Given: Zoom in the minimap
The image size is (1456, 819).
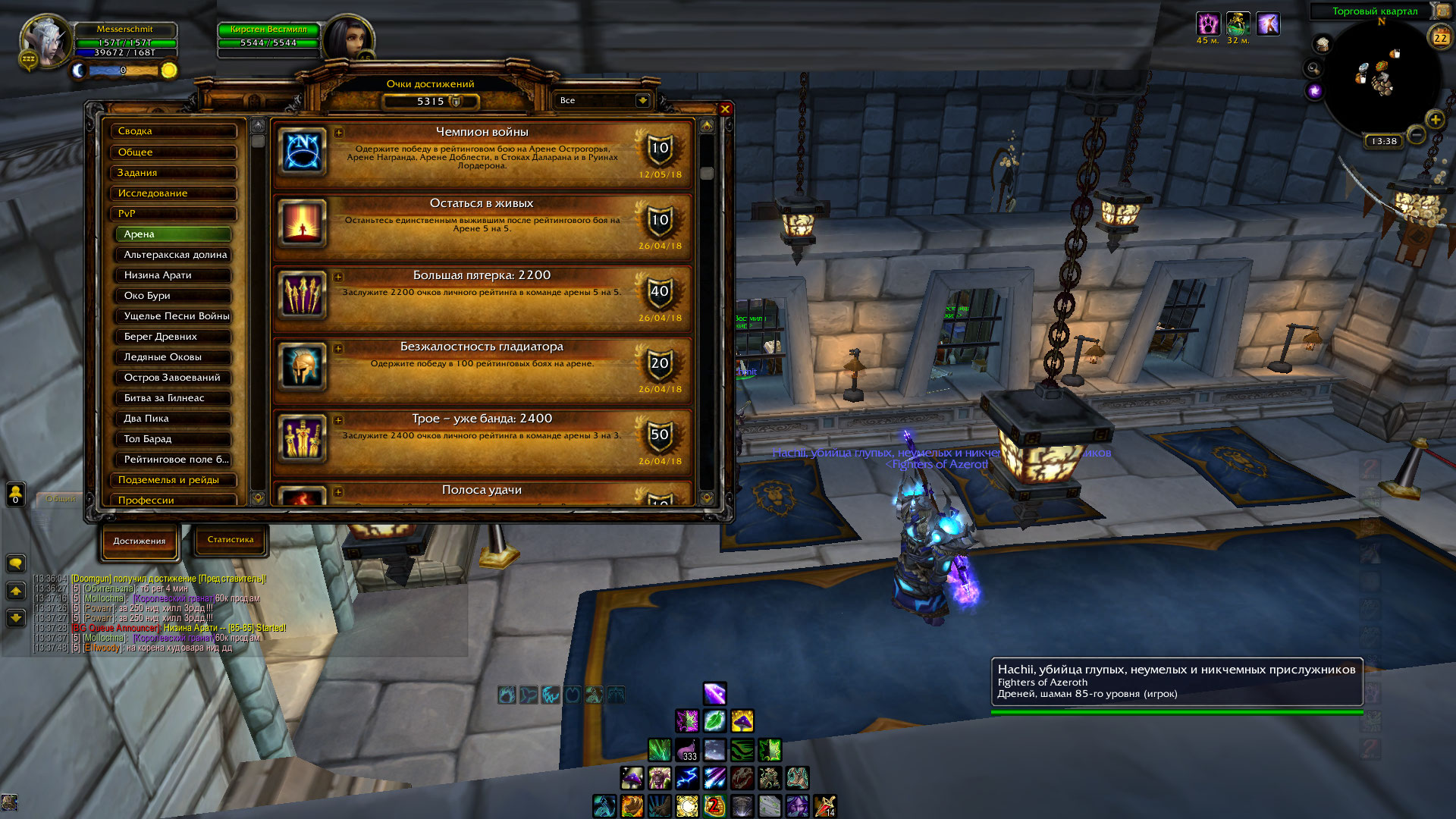Looking at the screenshot, I should 1435,119.
